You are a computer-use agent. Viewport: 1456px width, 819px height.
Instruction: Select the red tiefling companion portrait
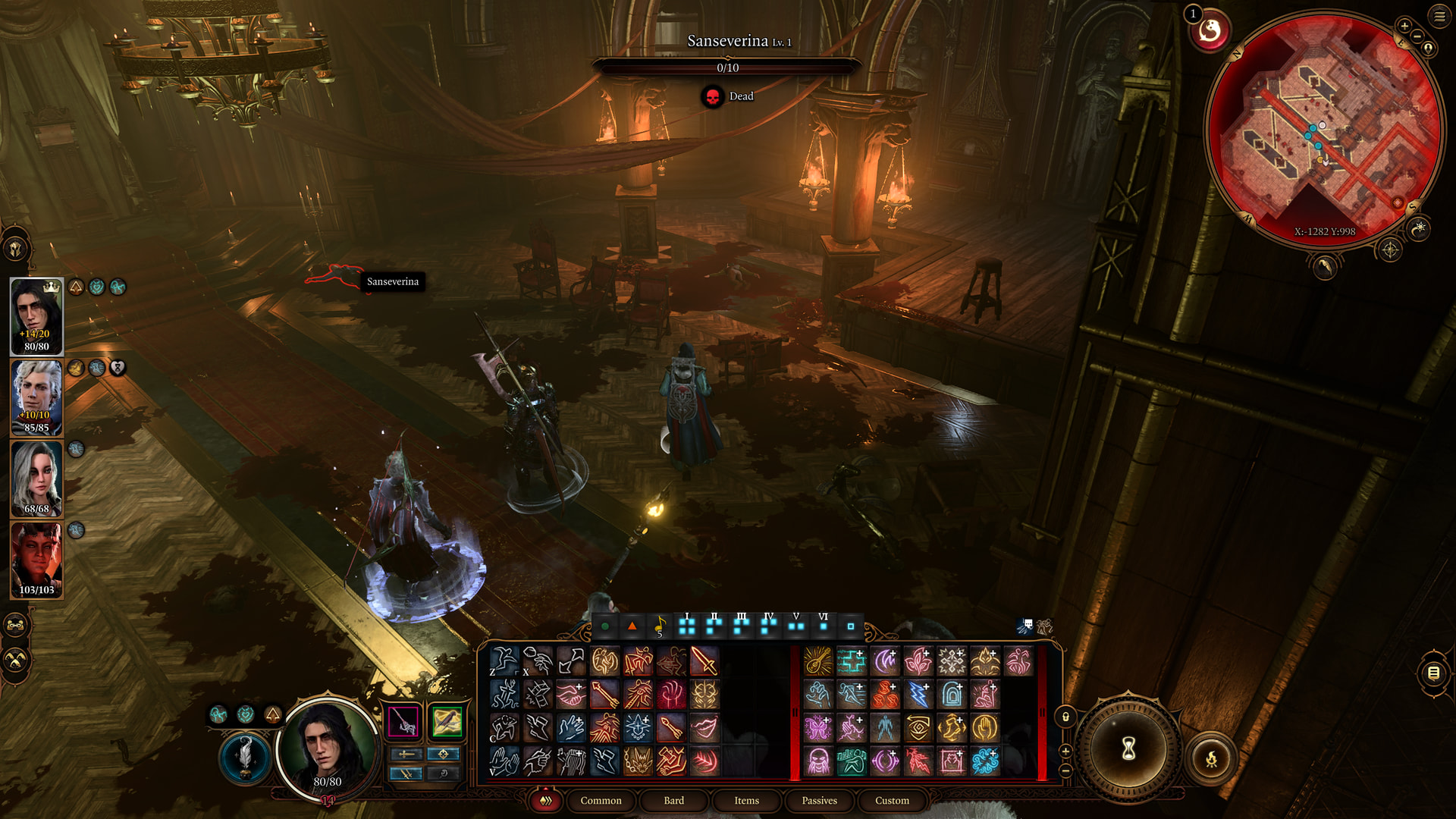(x=36, y=560)
